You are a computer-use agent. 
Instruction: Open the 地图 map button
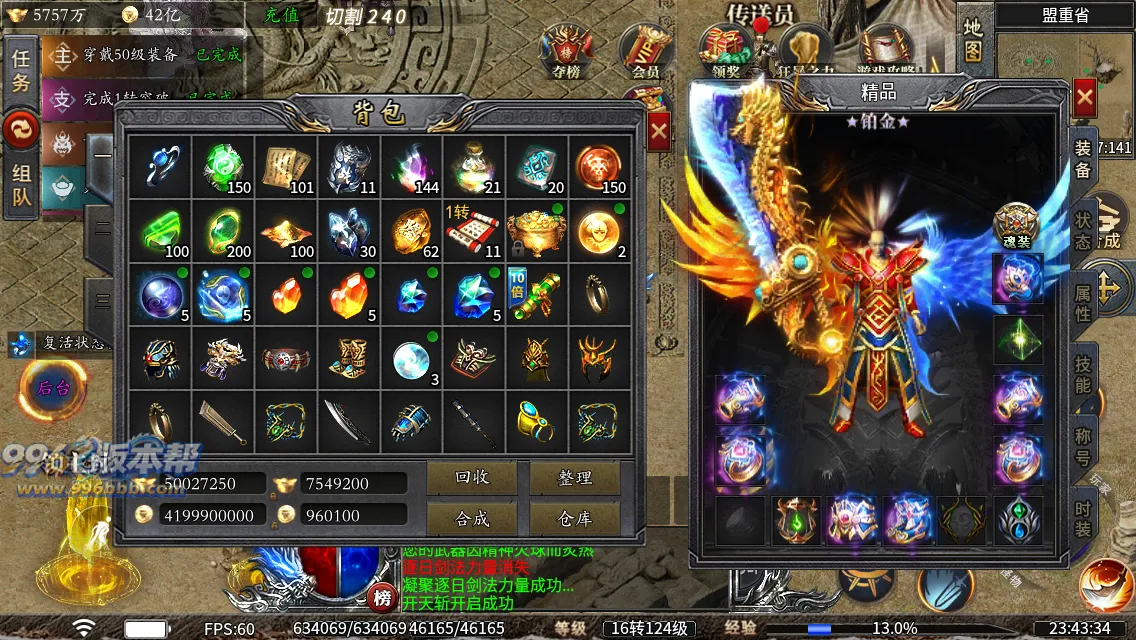[x=973, y=40]
